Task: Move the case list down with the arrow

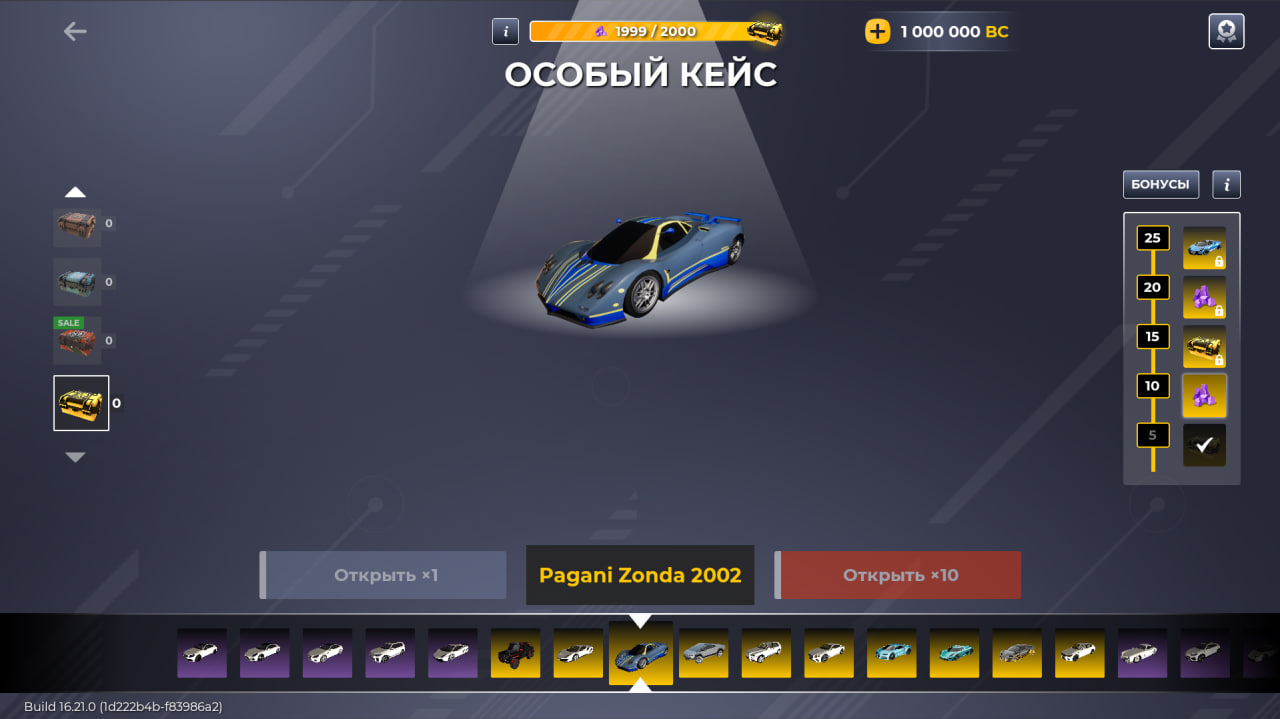Action: [x=75, y=457]
